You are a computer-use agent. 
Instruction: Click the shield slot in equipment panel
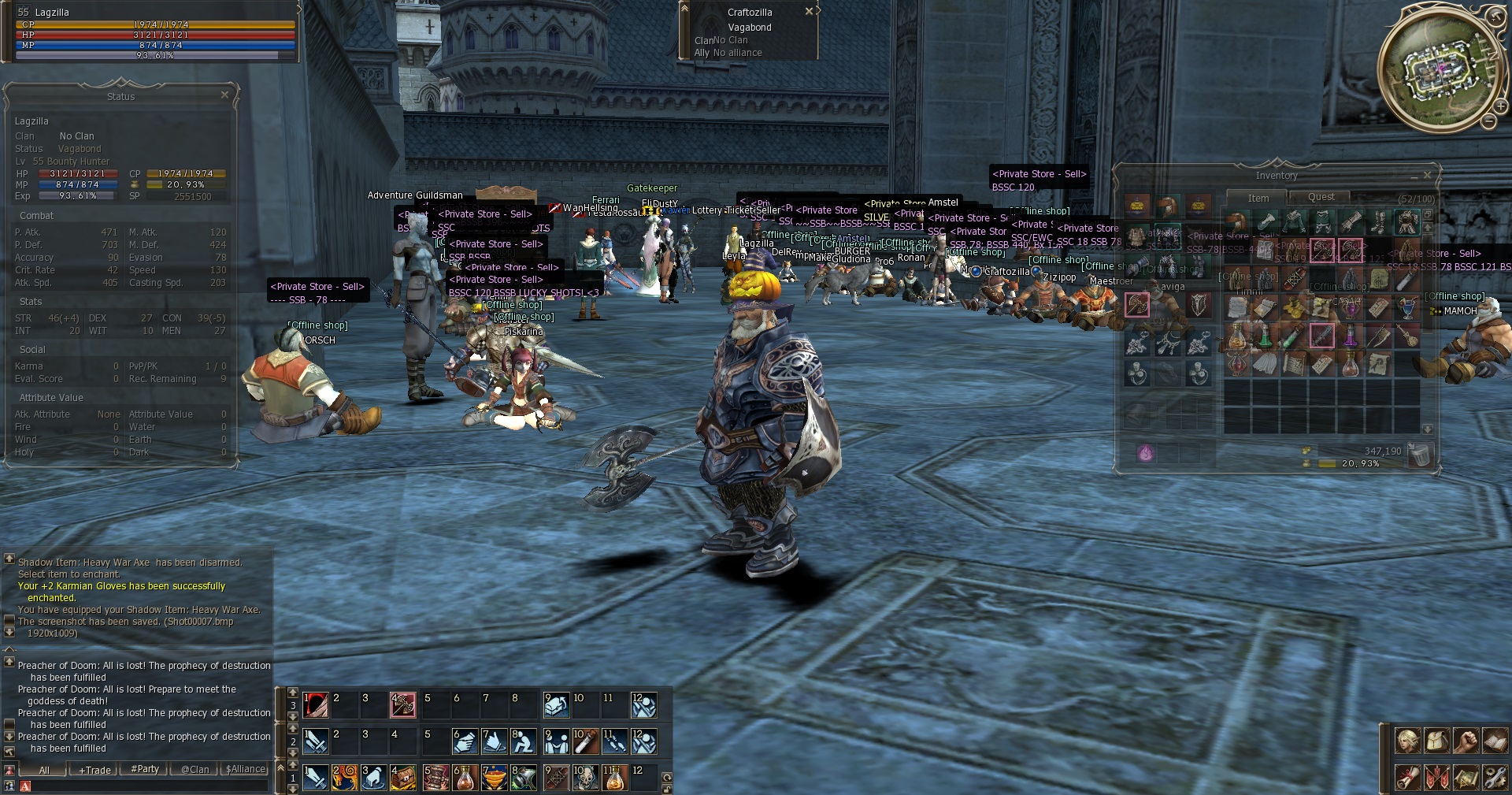coord(1198,305)
